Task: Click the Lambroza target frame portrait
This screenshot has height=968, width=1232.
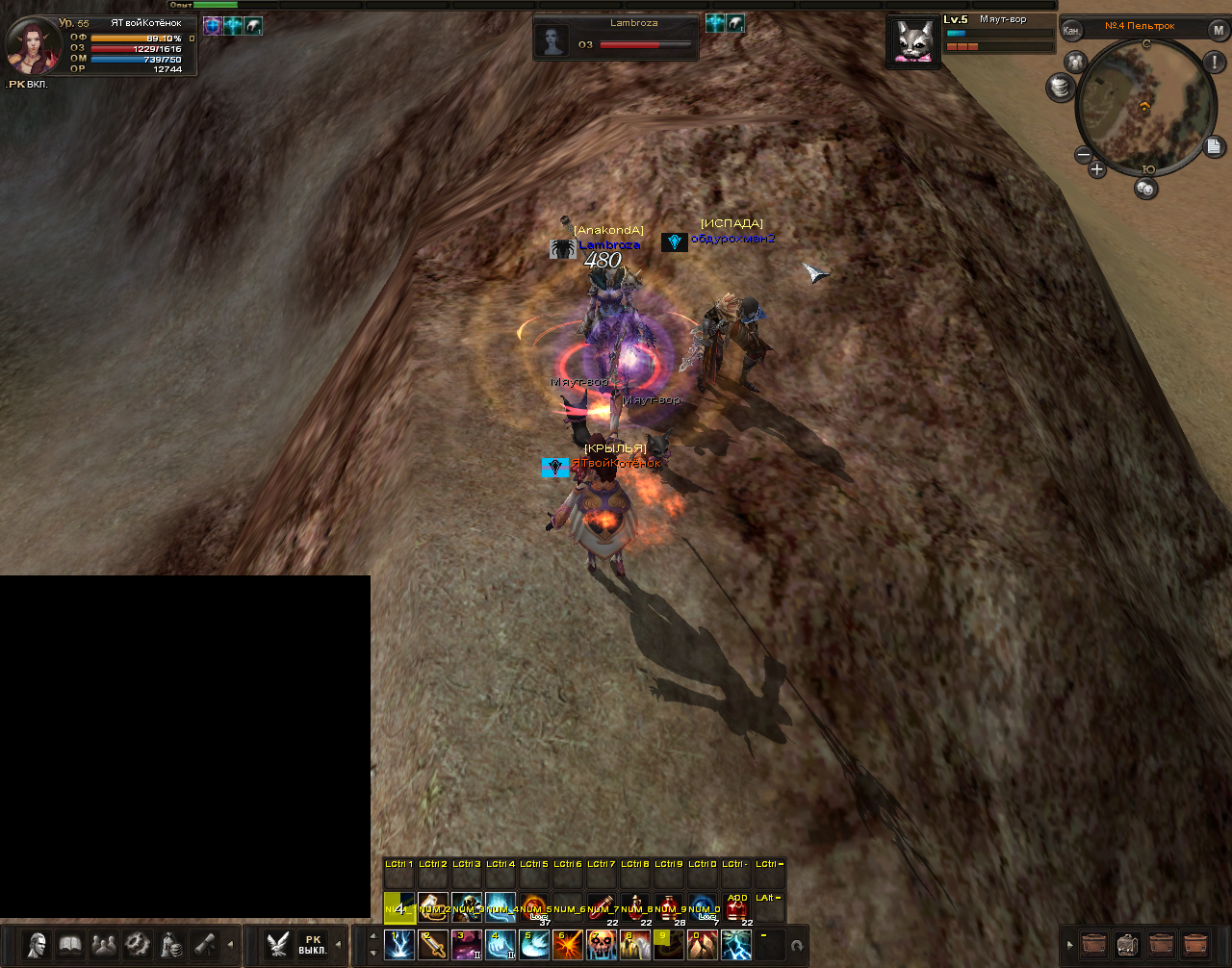Action: click(x=553, y=40)
